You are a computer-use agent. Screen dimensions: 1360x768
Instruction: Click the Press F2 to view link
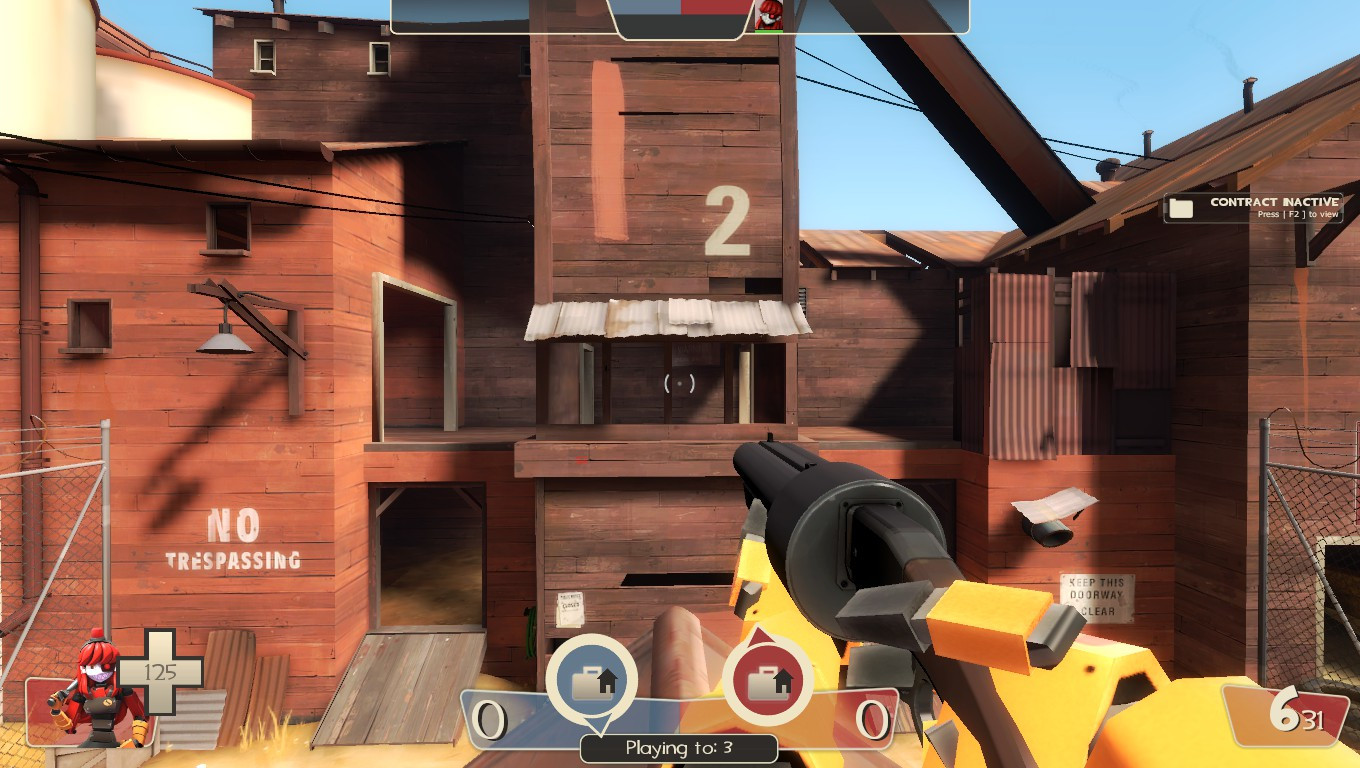1296,213
